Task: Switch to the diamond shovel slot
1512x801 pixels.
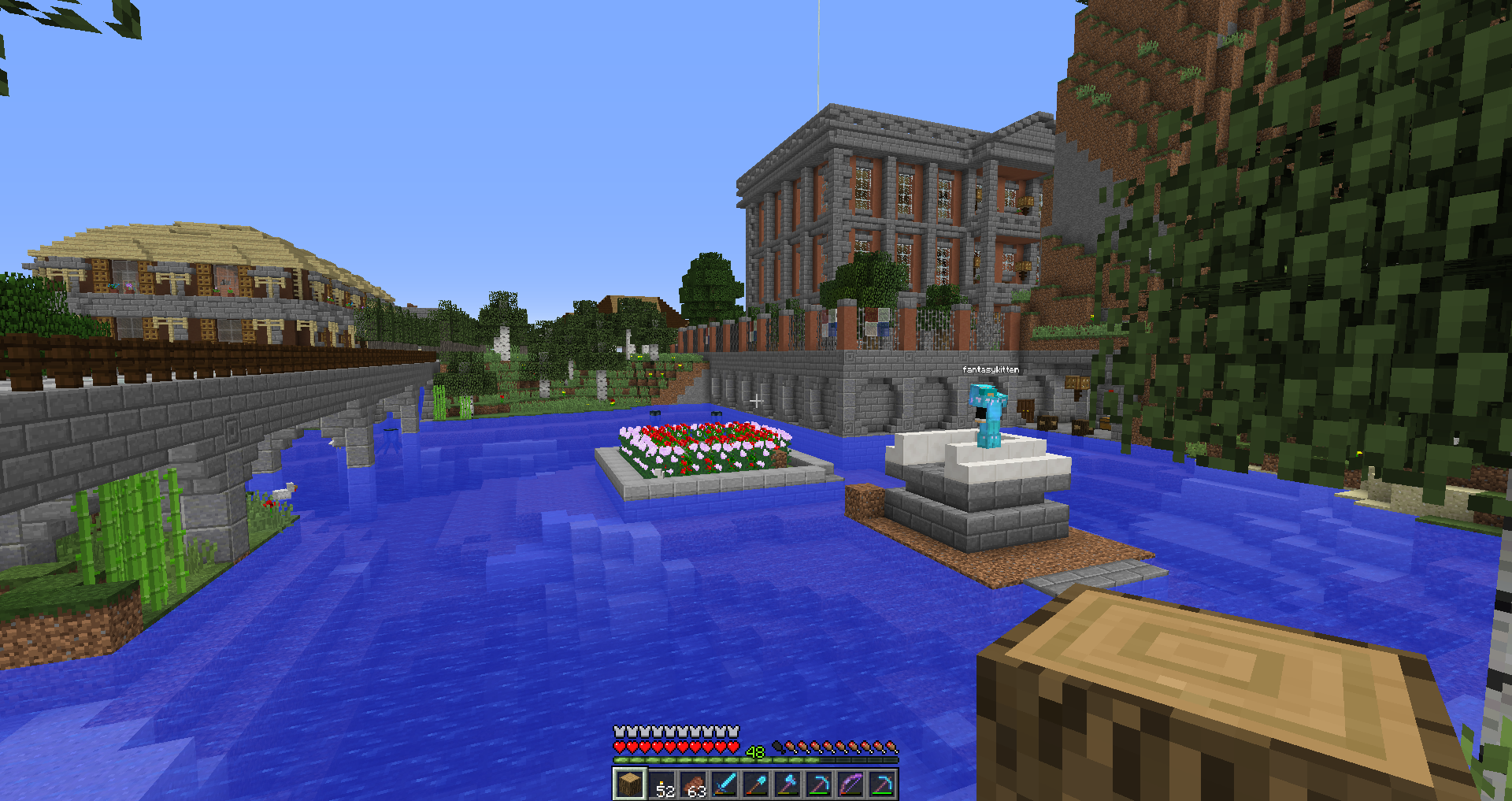Action: click(756, 784)
